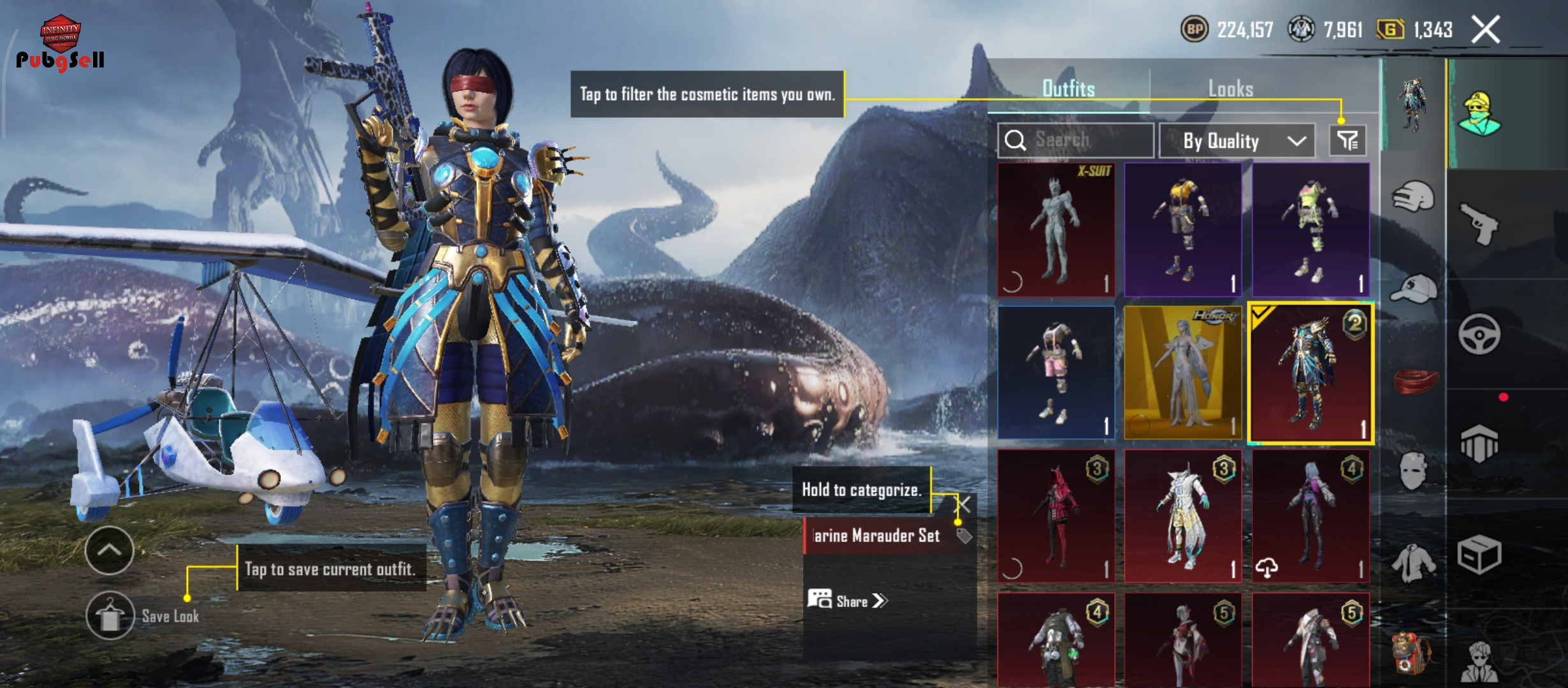Click the outfit Search field
1568x688 pixels.
(x=1076, y=140)
